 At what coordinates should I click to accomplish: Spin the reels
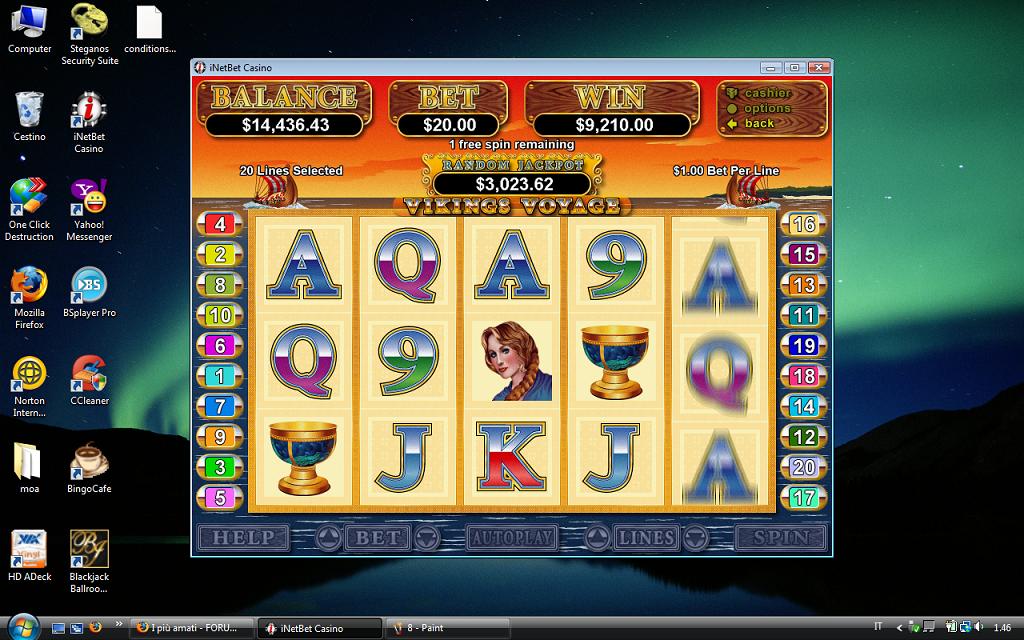point(781,538)
